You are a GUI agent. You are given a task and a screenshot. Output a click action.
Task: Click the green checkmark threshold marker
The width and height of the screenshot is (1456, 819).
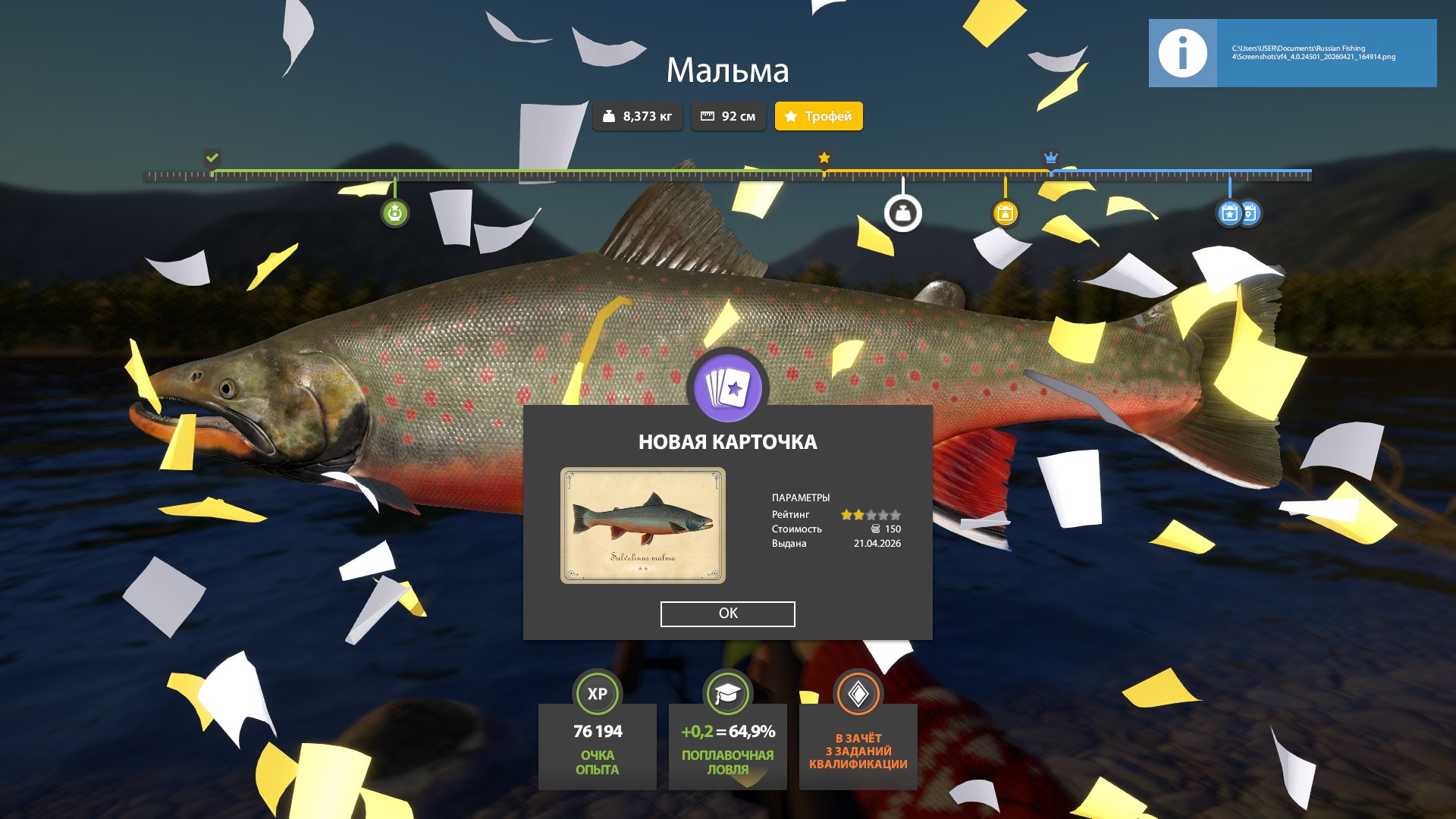point(212,158)
